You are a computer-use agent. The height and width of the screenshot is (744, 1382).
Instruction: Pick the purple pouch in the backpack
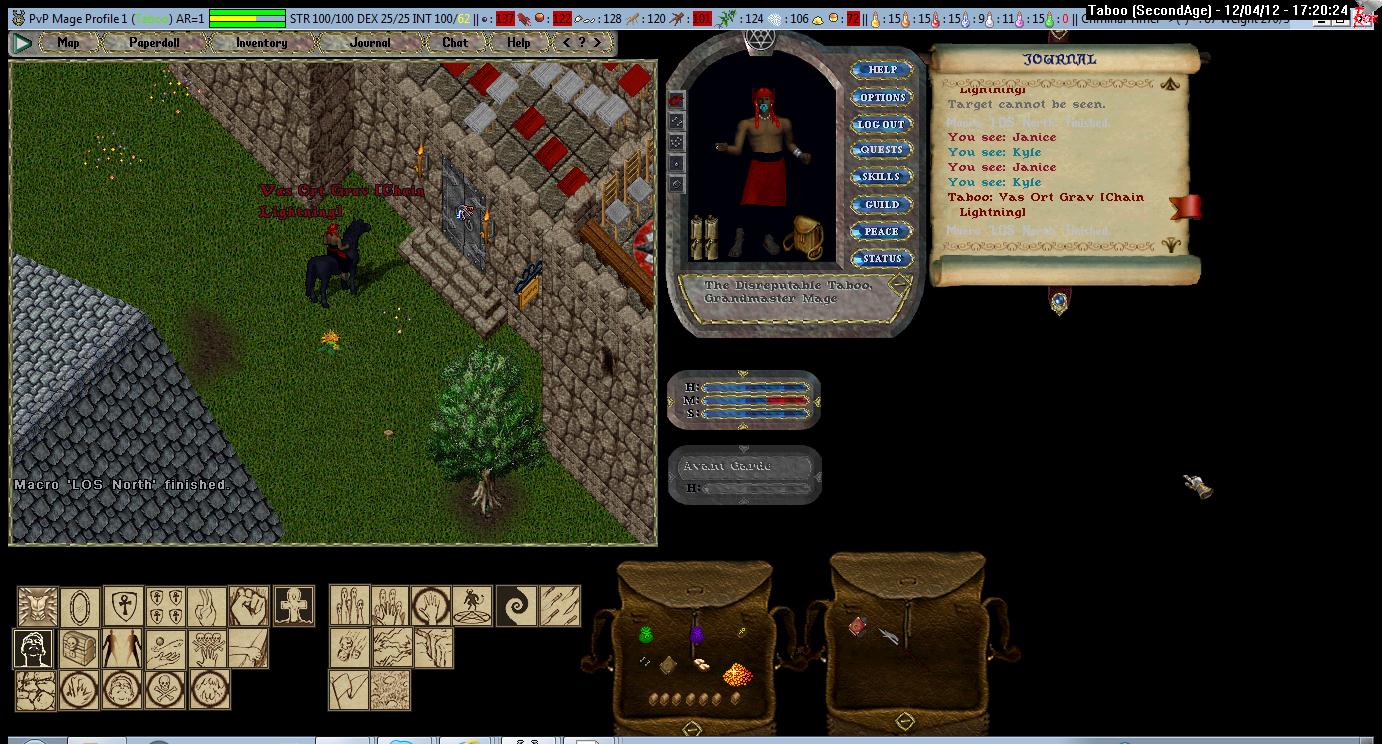pos(696,634)
